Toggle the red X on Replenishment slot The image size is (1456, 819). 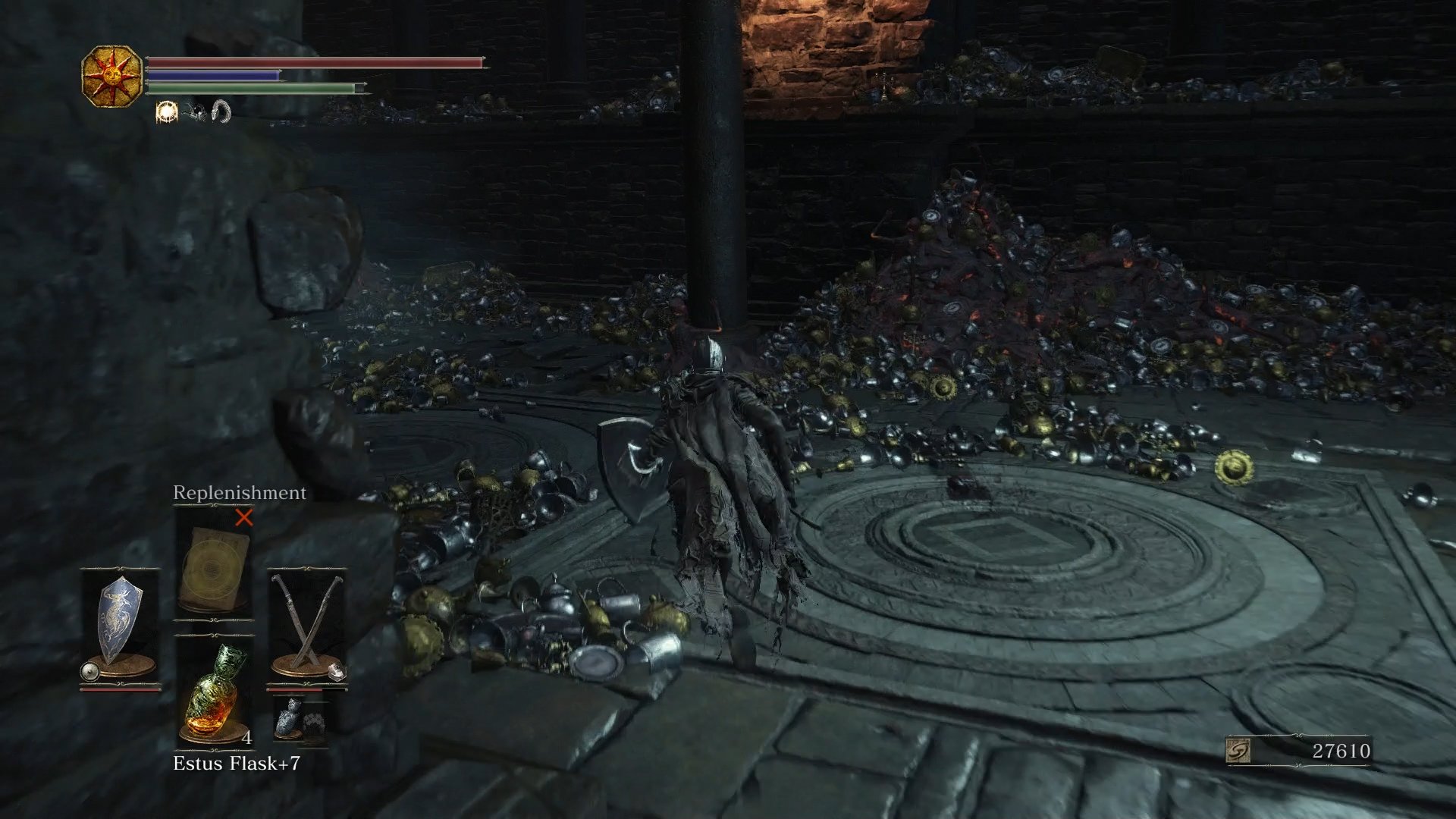(x=244, y=518)
